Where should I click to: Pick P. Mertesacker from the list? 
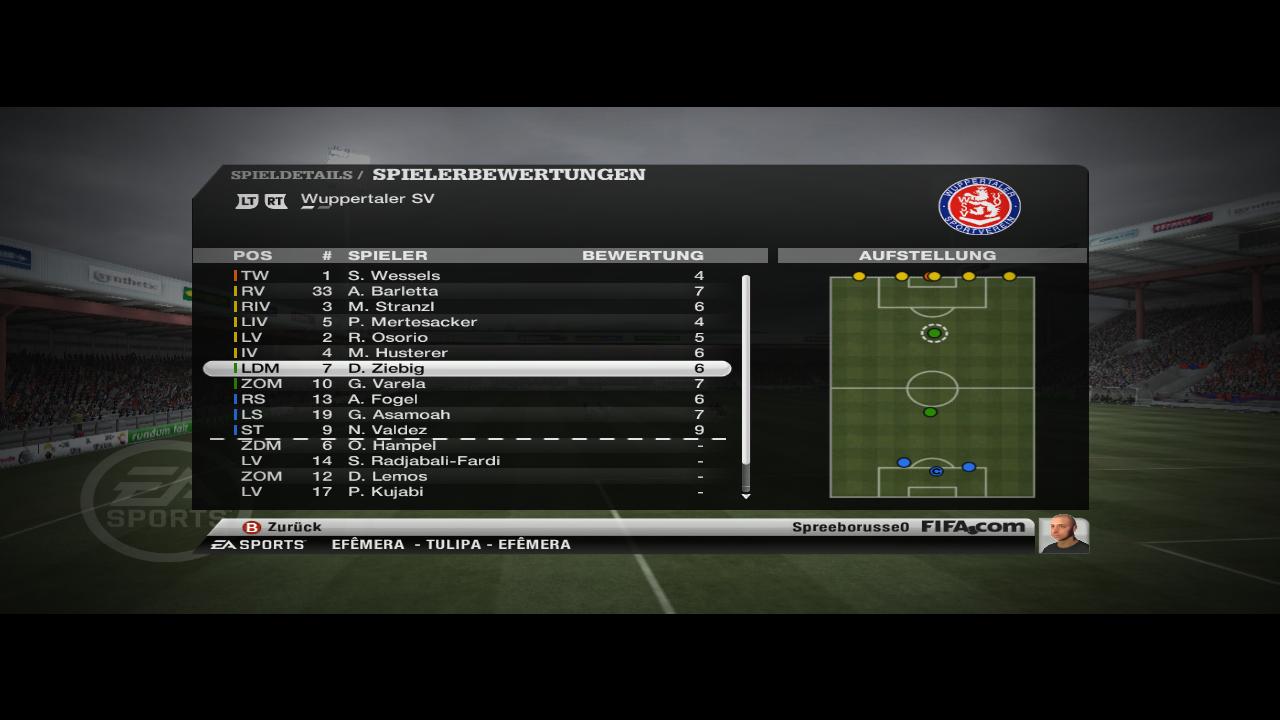[x=468, y=322]
